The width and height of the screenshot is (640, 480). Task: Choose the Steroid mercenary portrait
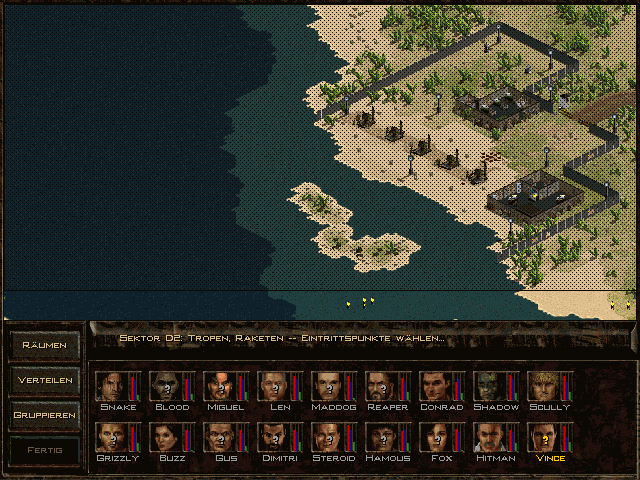pos(328,437)
